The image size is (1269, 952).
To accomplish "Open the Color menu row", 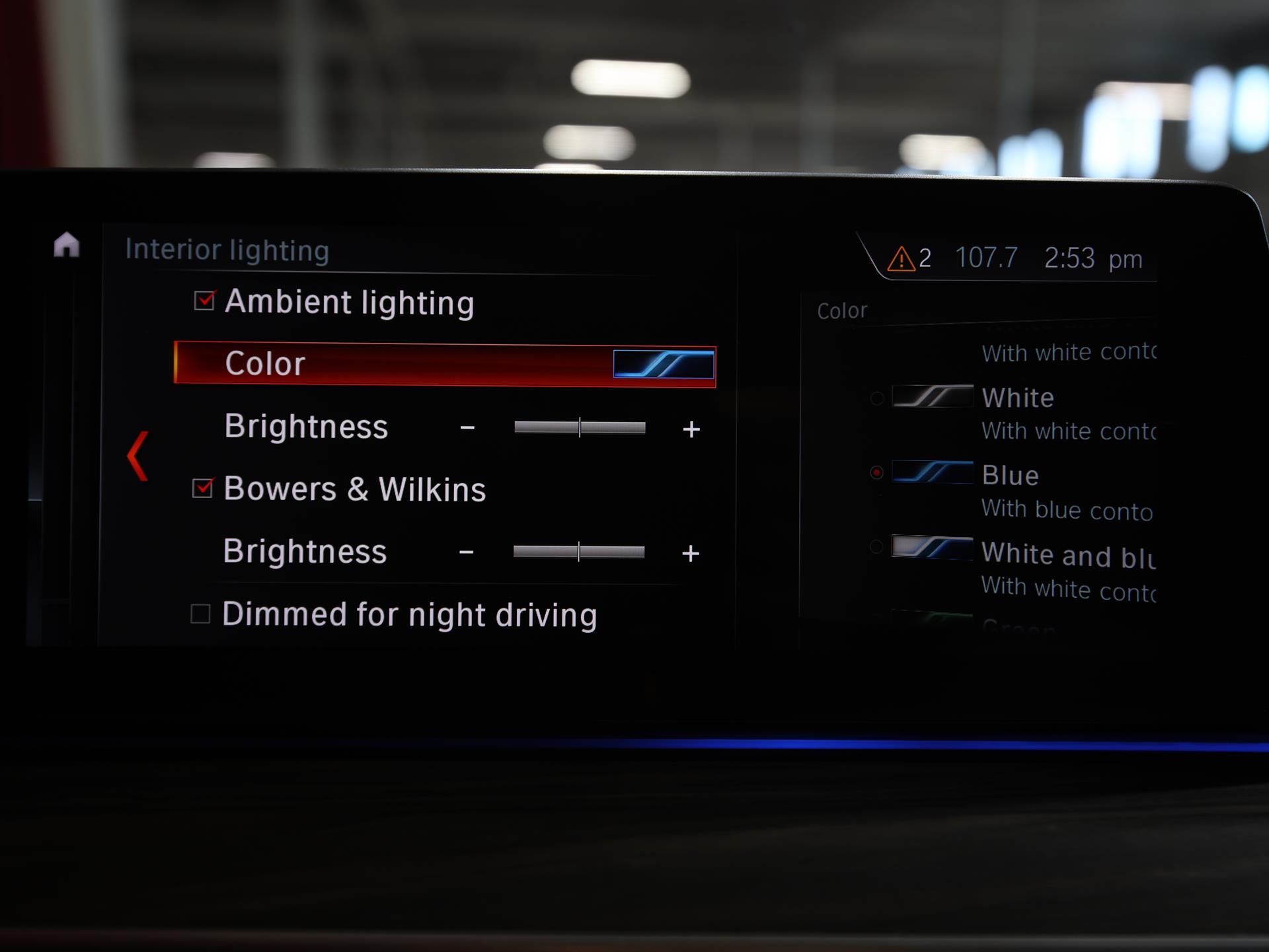I will [444, 364].
